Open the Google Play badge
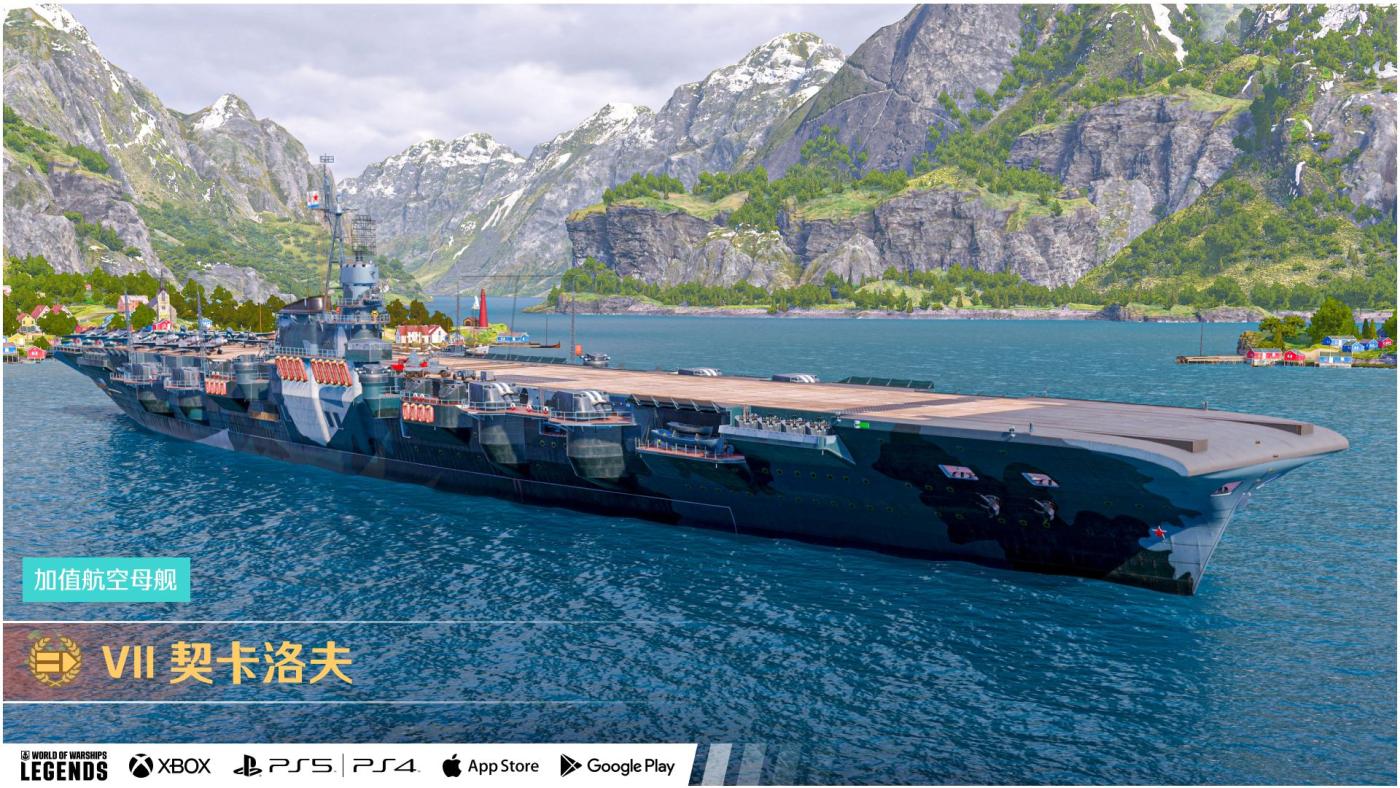Screen dimensions: 1400x788 (x=617, y=766)
